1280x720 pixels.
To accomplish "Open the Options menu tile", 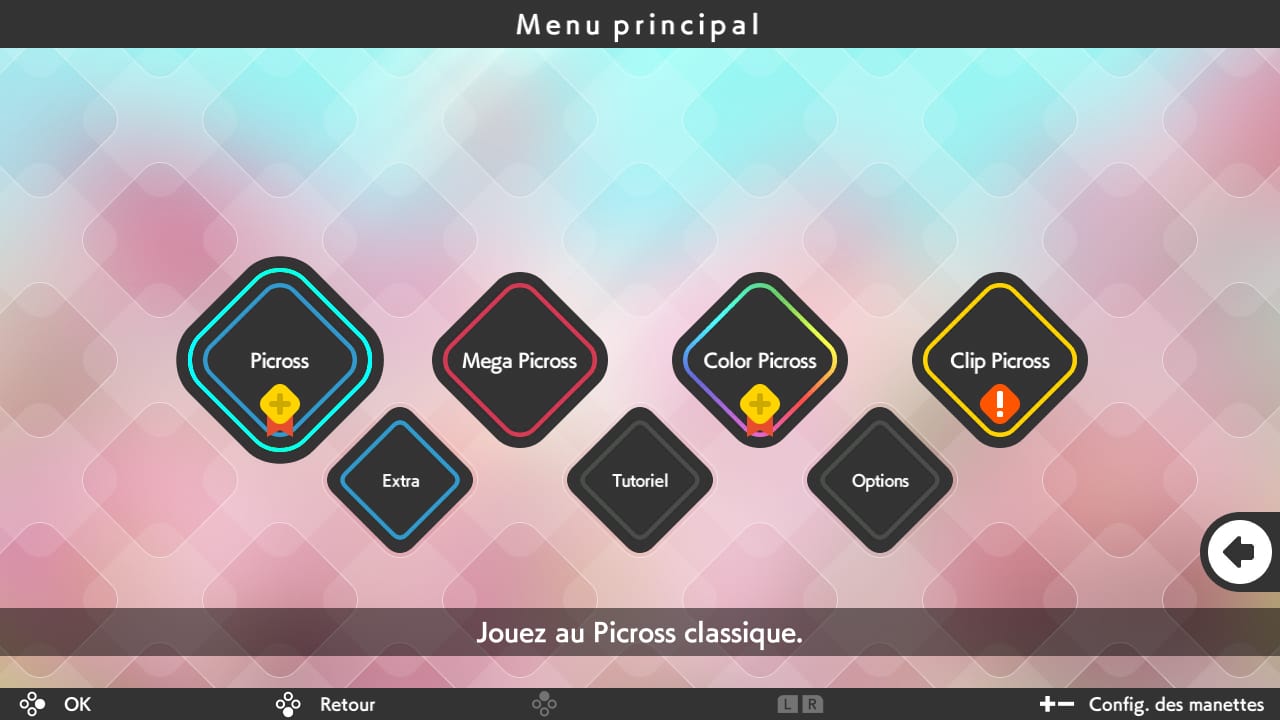I will pyautogui.click(x=880, y=481).
